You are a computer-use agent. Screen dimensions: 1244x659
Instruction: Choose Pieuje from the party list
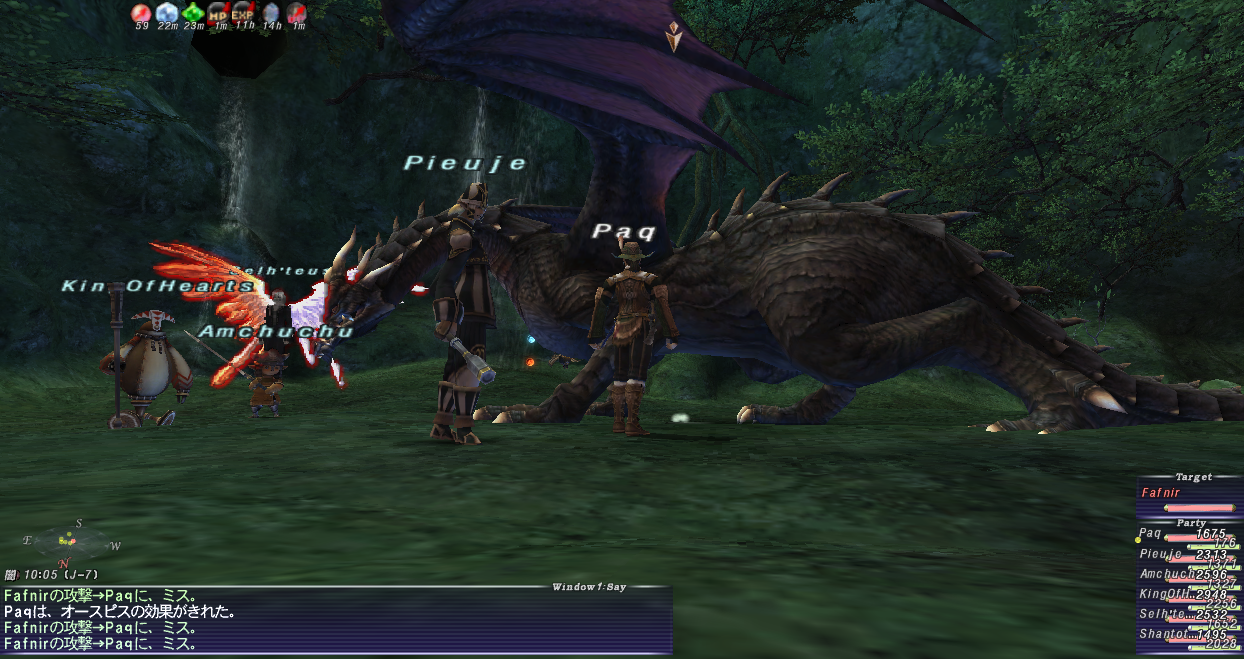[x=1160, y=554]
